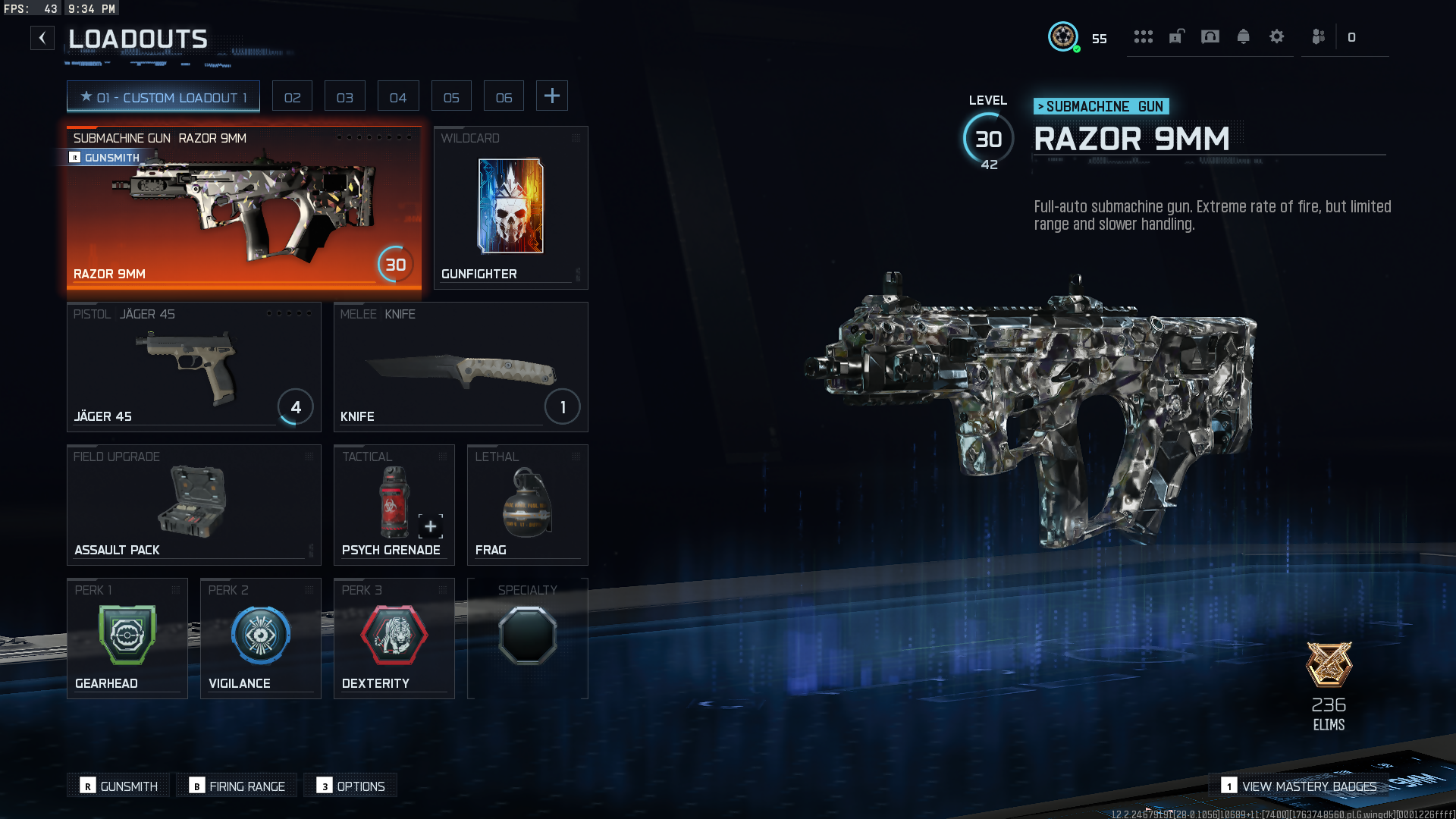Screen dimensions: 1456x819
Task: Select the Dexterity perk slot
Action: tap(394, 639)
